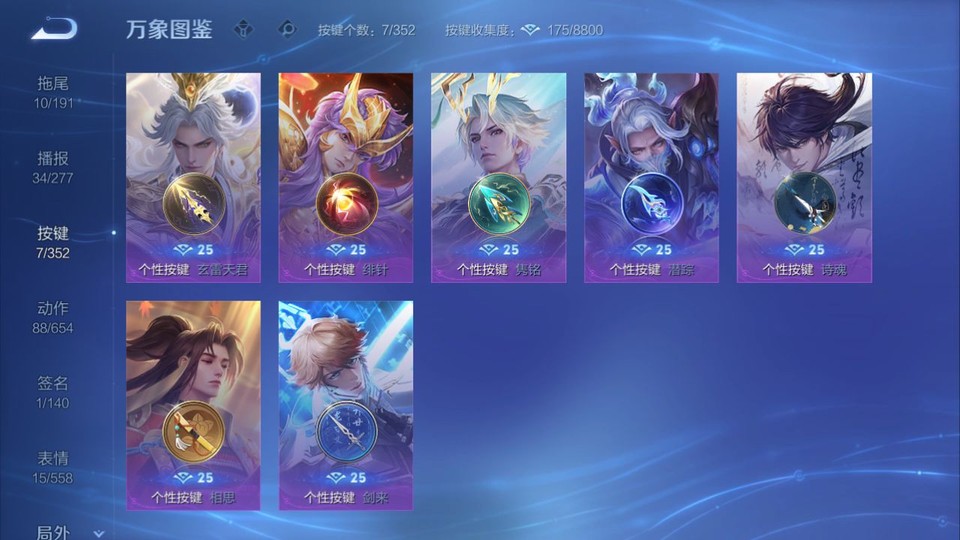Open the search icon in the header
Screen dimensions: 960x540
coord(287,29)
